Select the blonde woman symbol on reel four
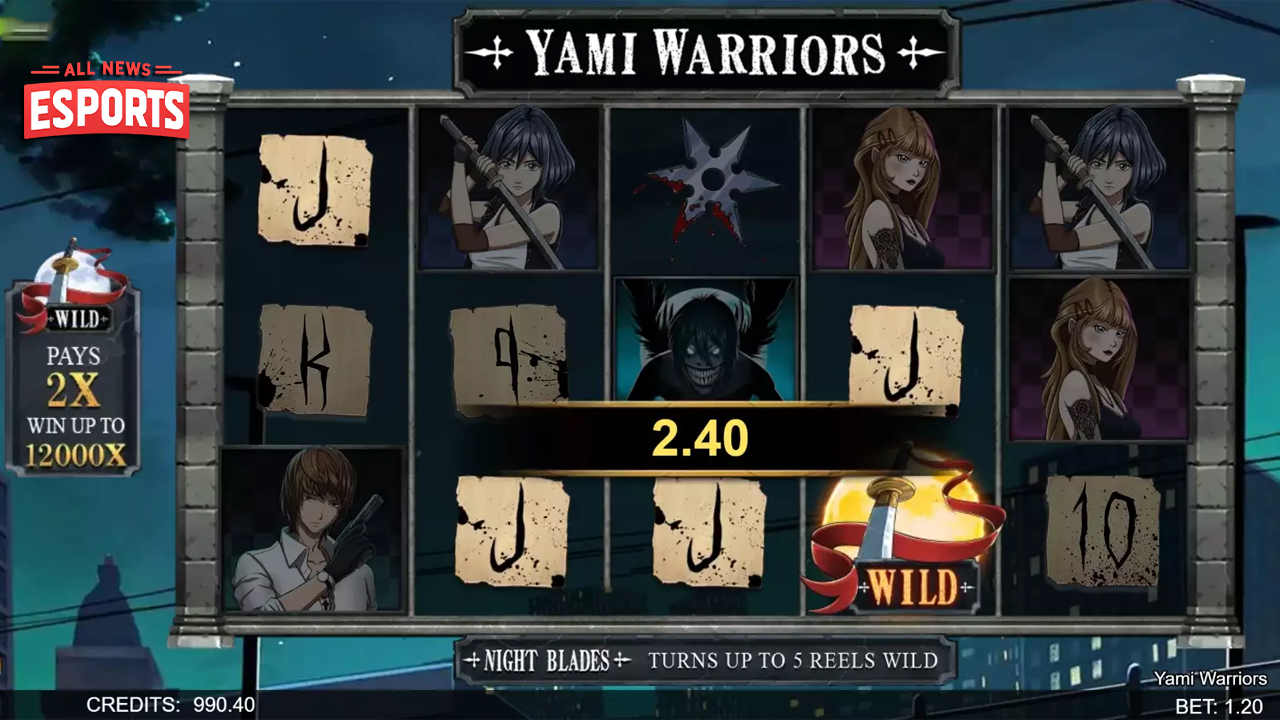The width and height of the screenshot is (1280, 720). click(902, 188)
